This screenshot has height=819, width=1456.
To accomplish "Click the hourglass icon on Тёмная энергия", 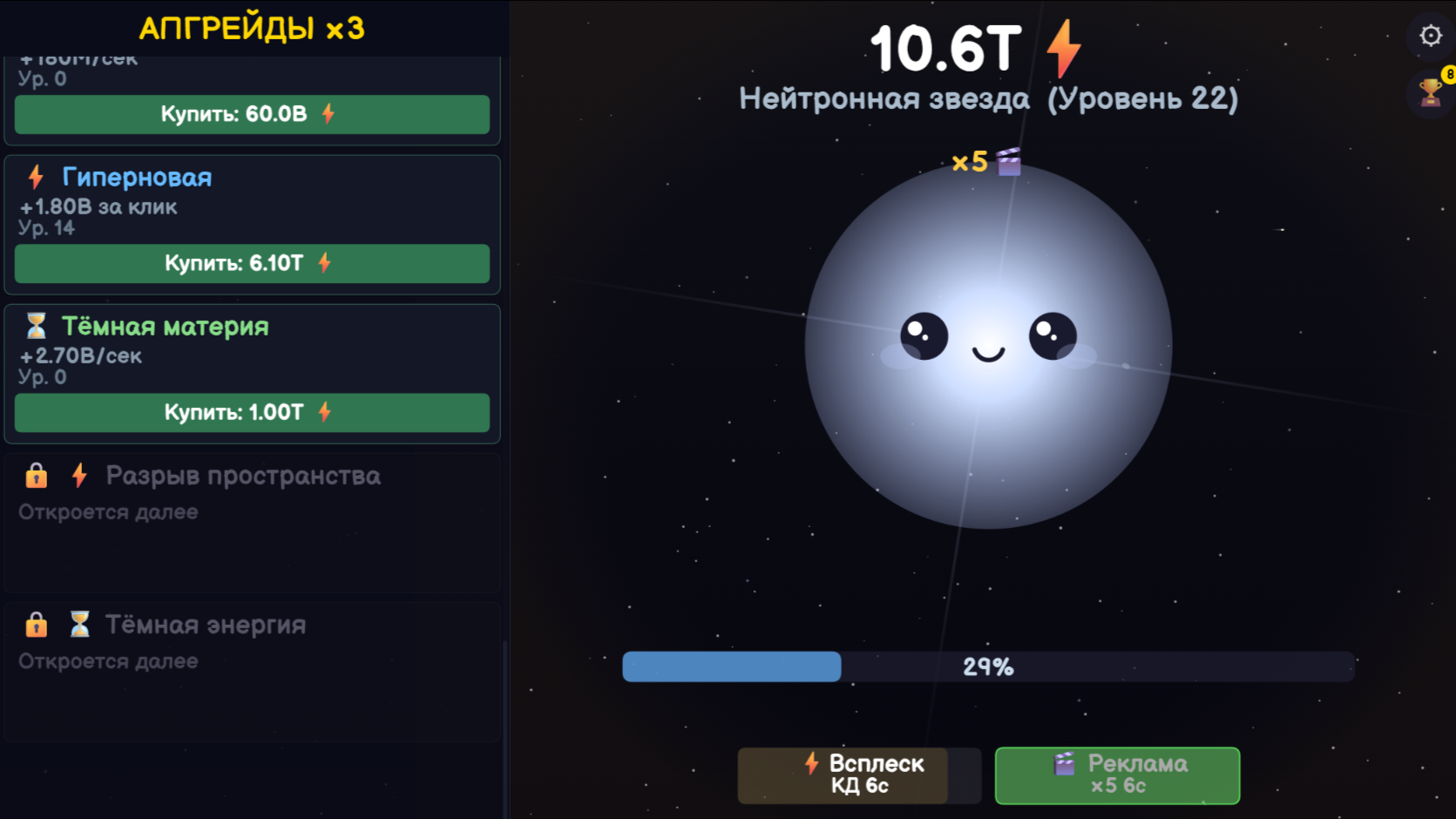I will (x=78, y=624).
